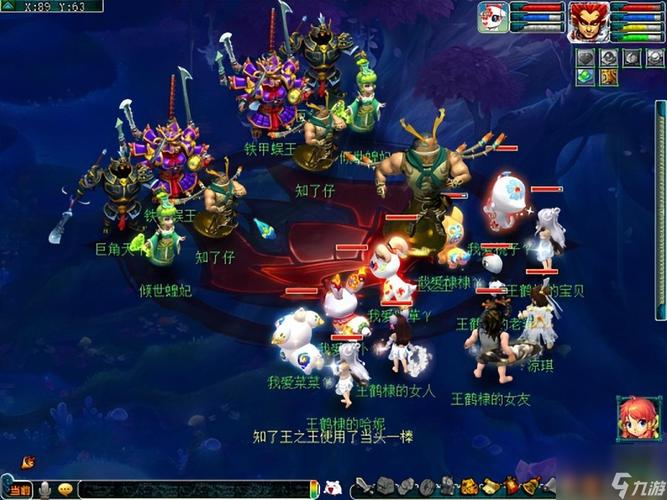
Task: Switch the chat channel via 当前 button
Action: [19, 490]
